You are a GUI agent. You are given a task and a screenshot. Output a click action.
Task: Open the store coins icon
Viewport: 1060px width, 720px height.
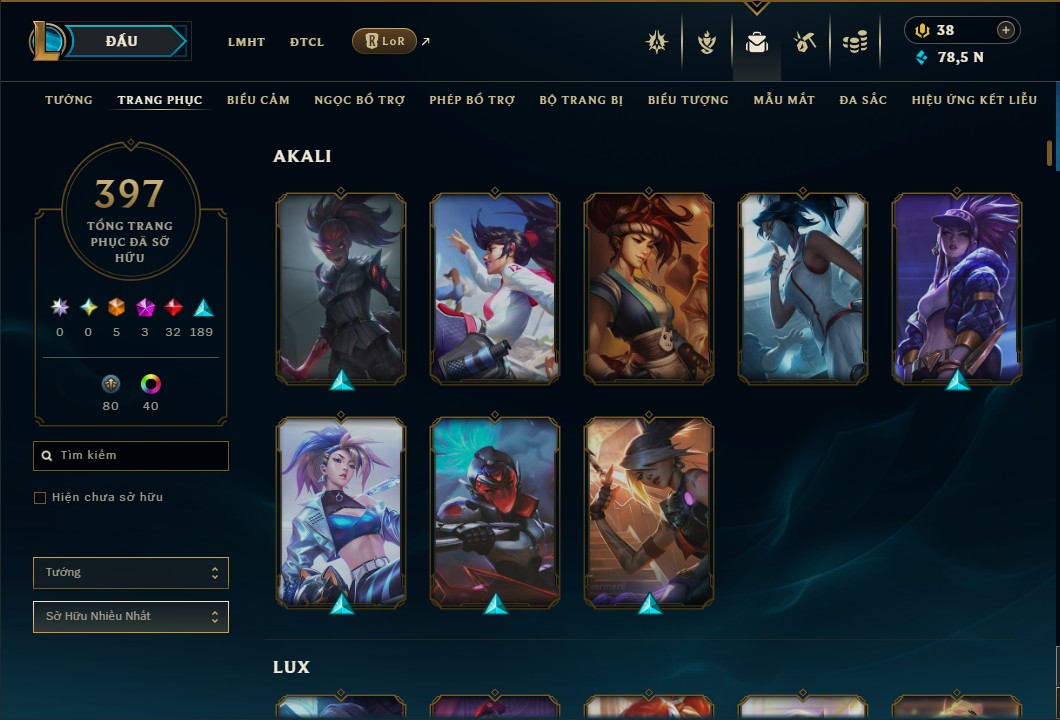tap(854, 42)
